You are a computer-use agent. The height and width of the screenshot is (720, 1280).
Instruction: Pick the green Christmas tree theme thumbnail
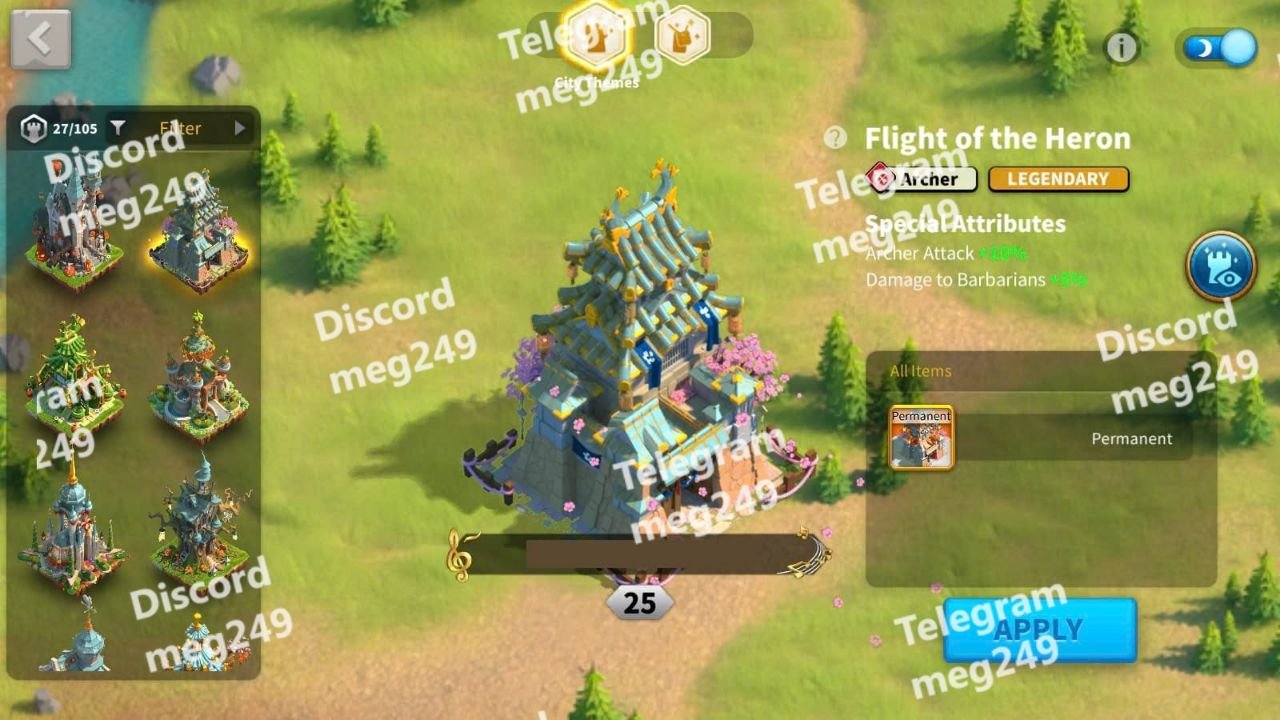point(73,372)
